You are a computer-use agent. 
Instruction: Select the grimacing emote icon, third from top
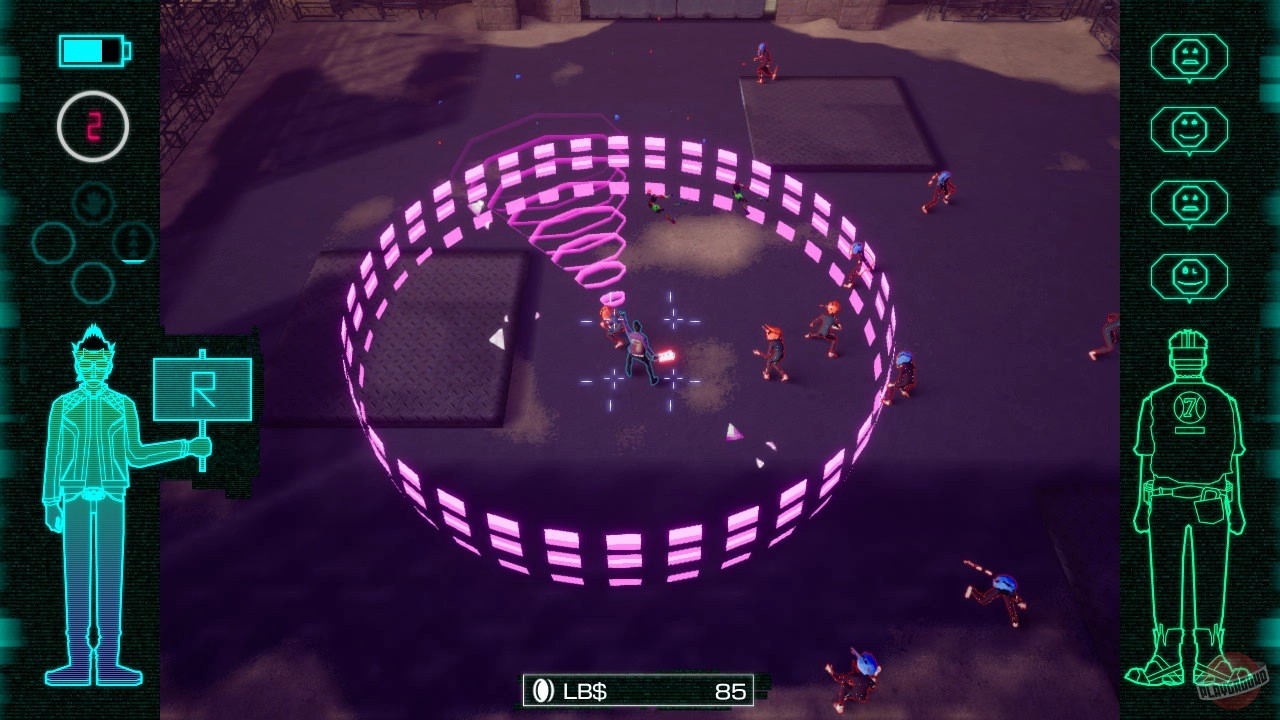coord(1190,200)
